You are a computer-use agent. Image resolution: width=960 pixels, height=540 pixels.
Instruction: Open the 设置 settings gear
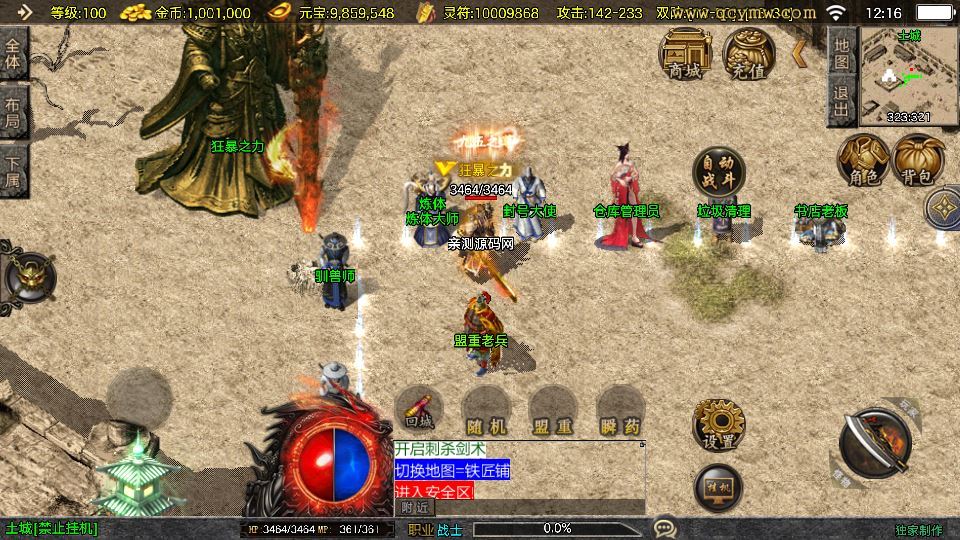pyautogui.click(x=718, y=425)
